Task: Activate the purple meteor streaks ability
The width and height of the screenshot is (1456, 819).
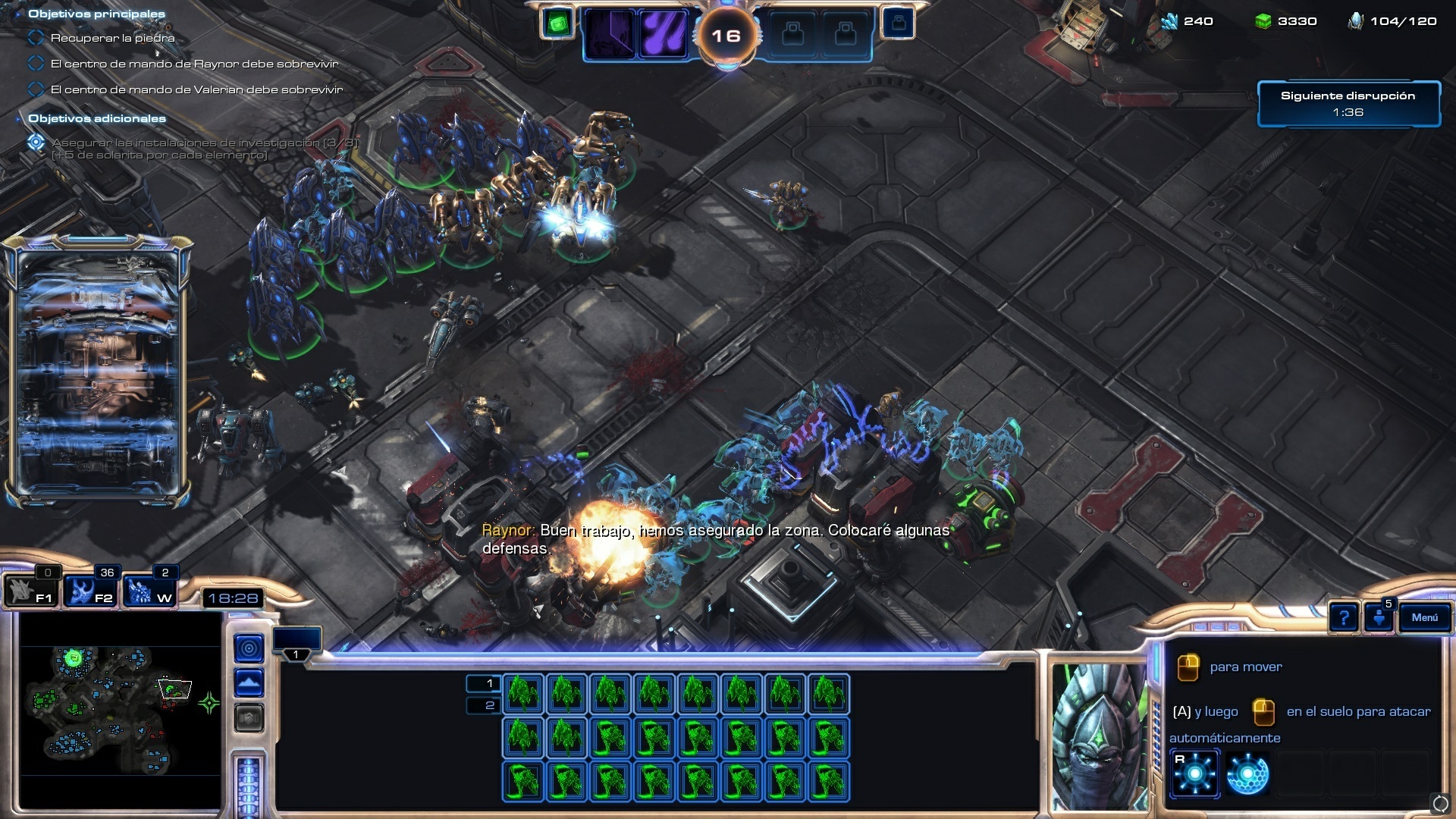Action: pyautogui.click(x=663, y=34)
